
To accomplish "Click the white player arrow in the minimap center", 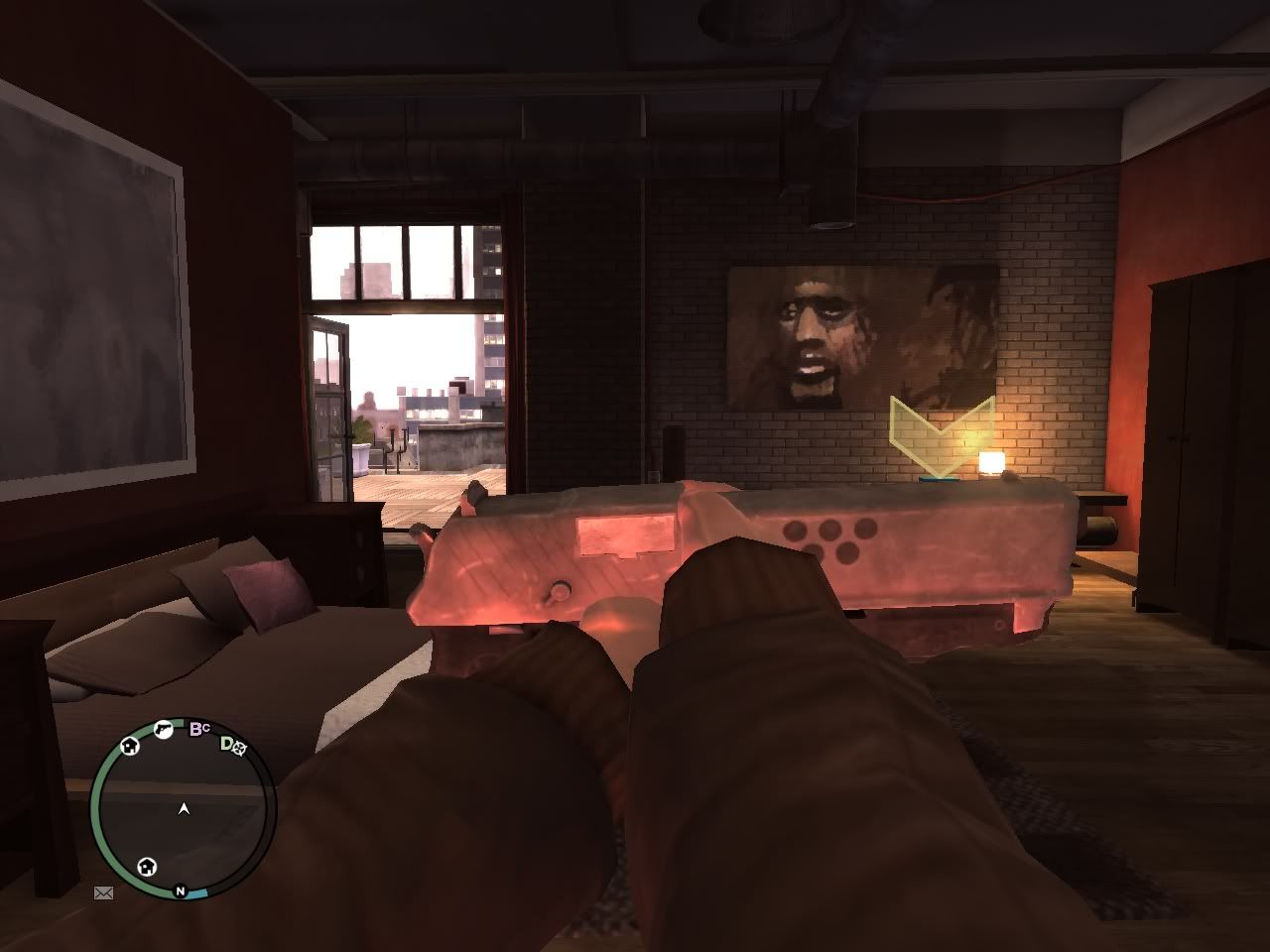I will tap(184, 808).
